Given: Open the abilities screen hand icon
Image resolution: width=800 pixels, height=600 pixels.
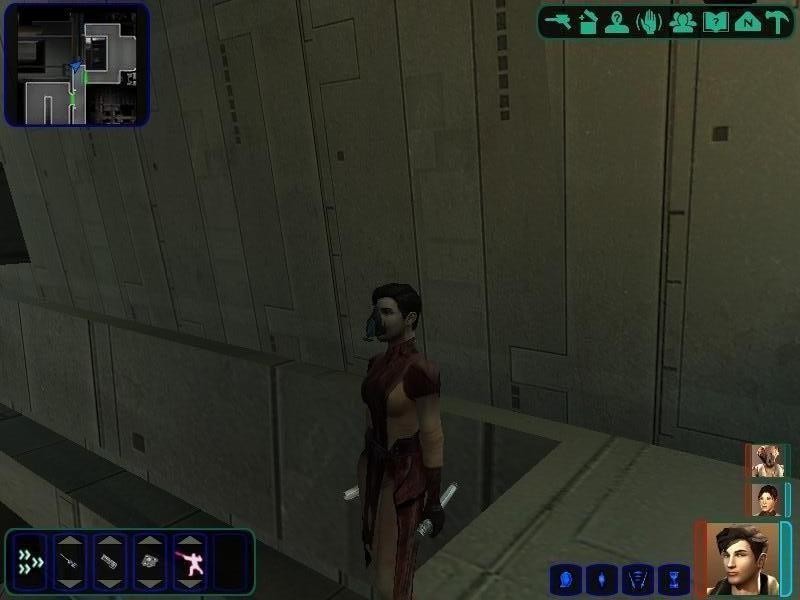Looking at the screenshot, I should click(x=650, y=22).
